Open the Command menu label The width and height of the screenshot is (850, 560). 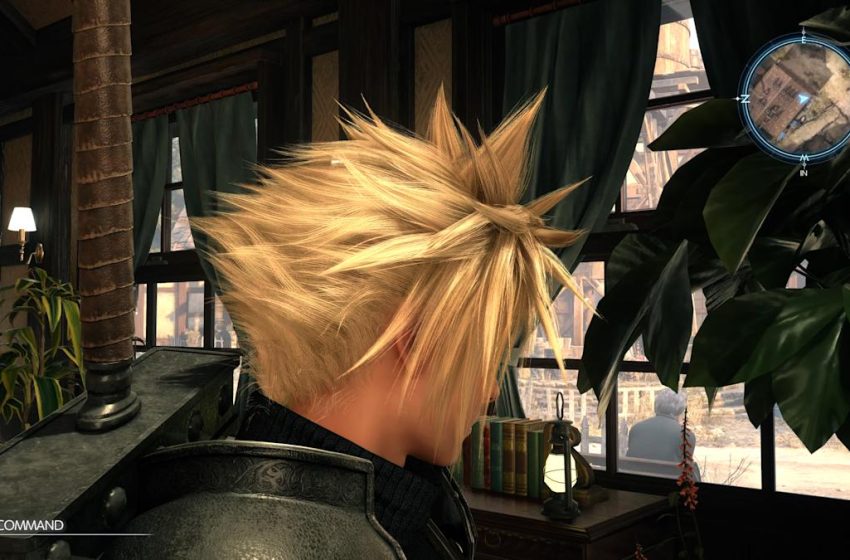pyautogui.click(x=33, y=525)
